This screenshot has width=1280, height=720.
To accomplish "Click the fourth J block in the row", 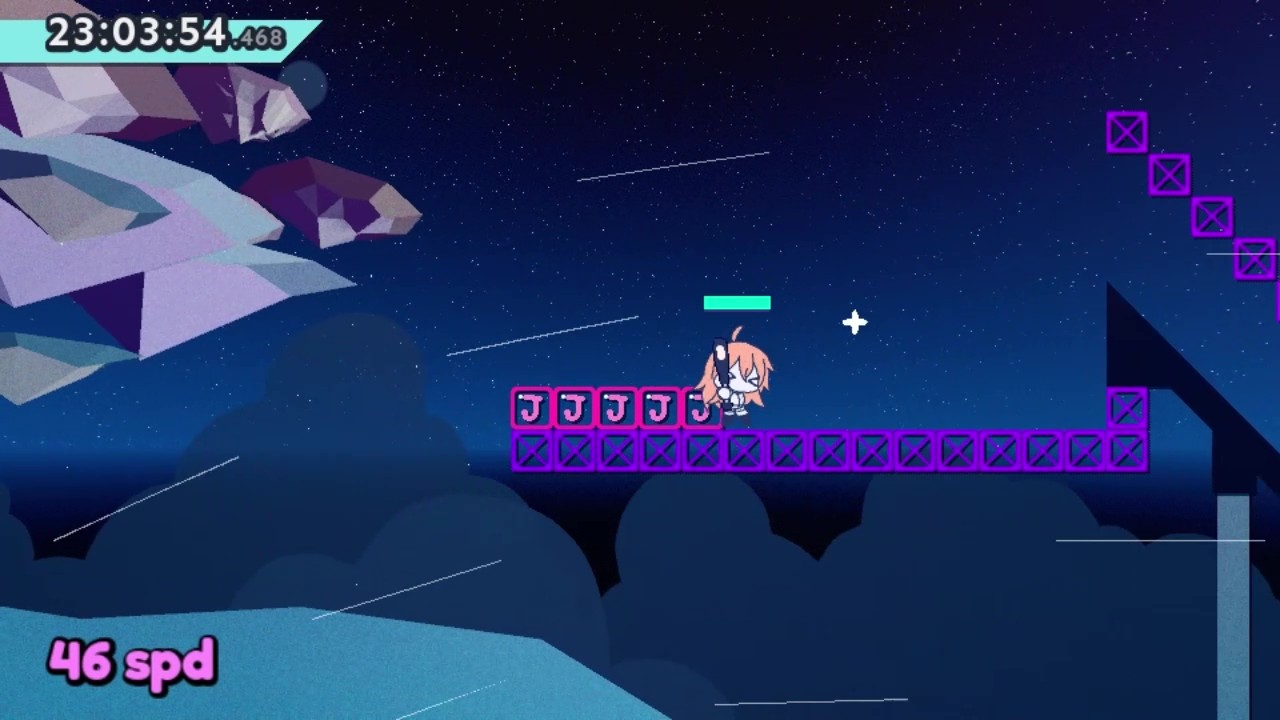I will tap(658, 407).
